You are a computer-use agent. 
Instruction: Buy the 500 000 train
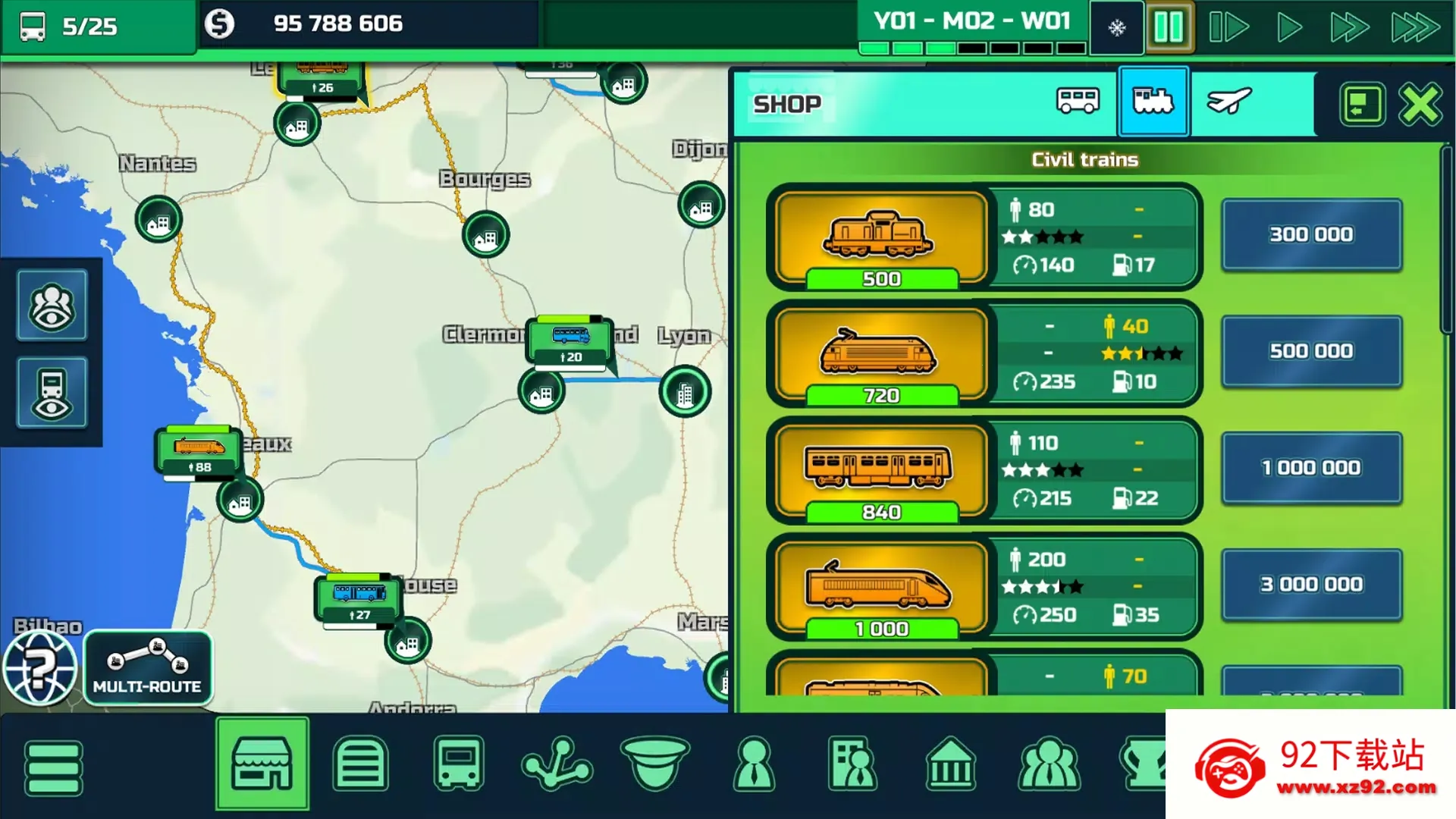(x=1311, y=351)
